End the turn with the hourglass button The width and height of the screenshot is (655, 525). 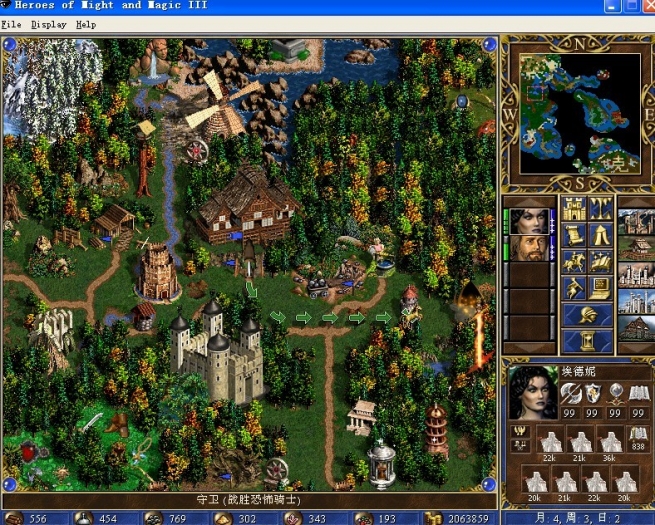588,341
